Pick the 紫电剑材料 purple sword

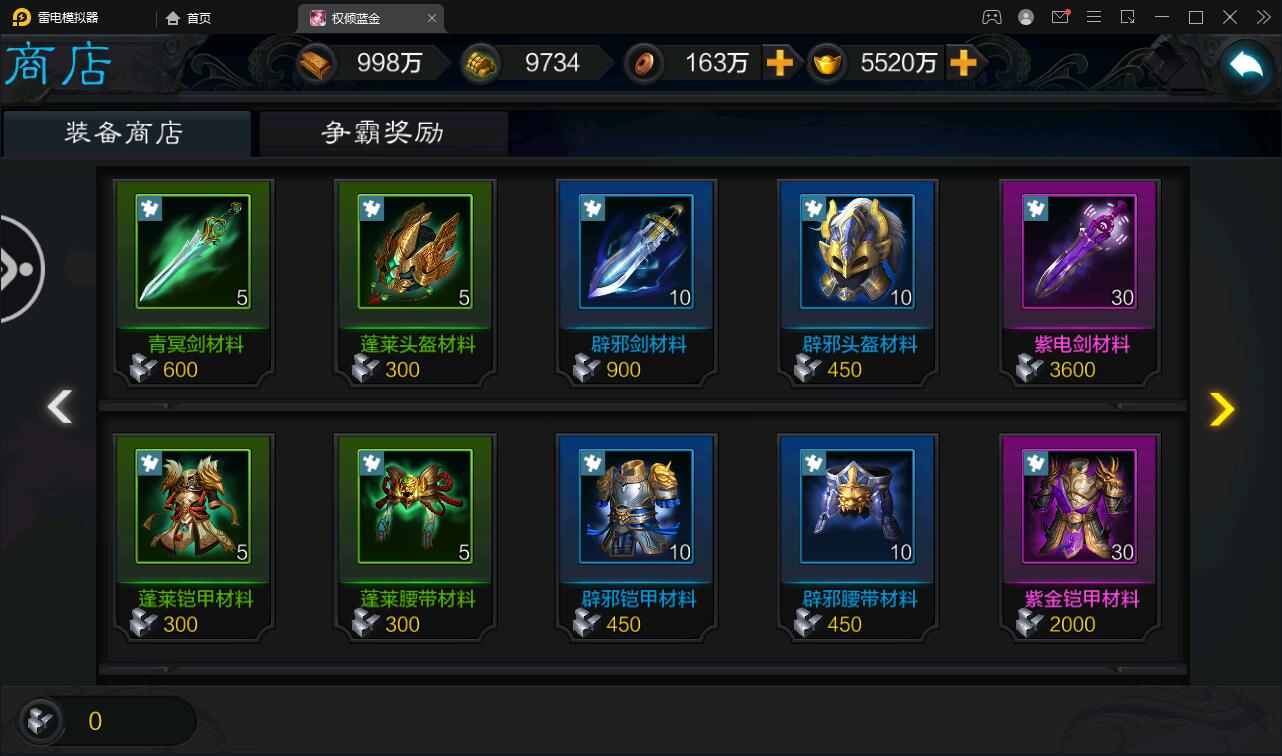coord(1080,252)
